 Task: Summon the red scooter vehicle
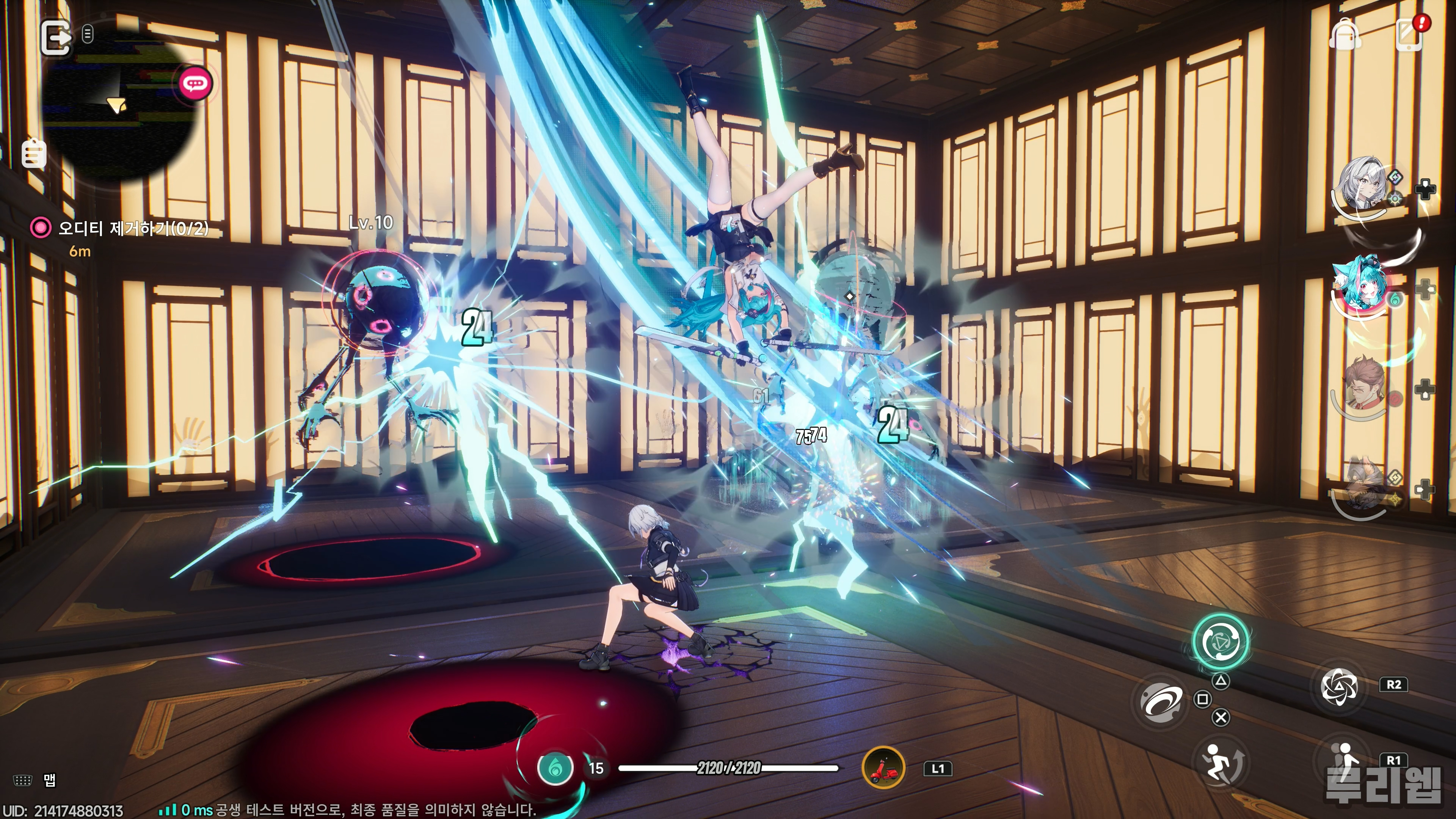coord(883,767)
